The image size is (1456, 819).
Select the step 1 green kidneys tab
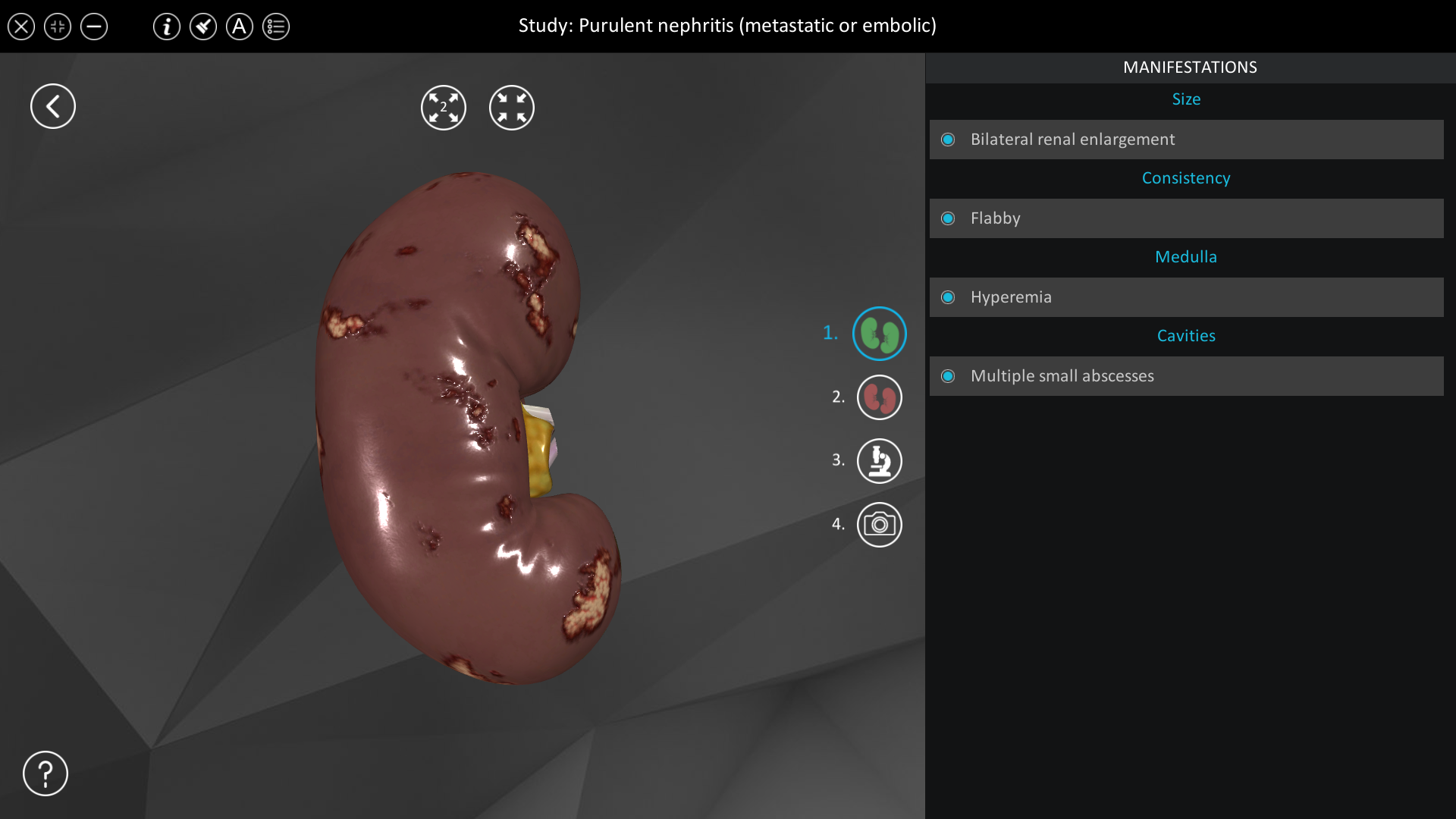pos(880,333)
